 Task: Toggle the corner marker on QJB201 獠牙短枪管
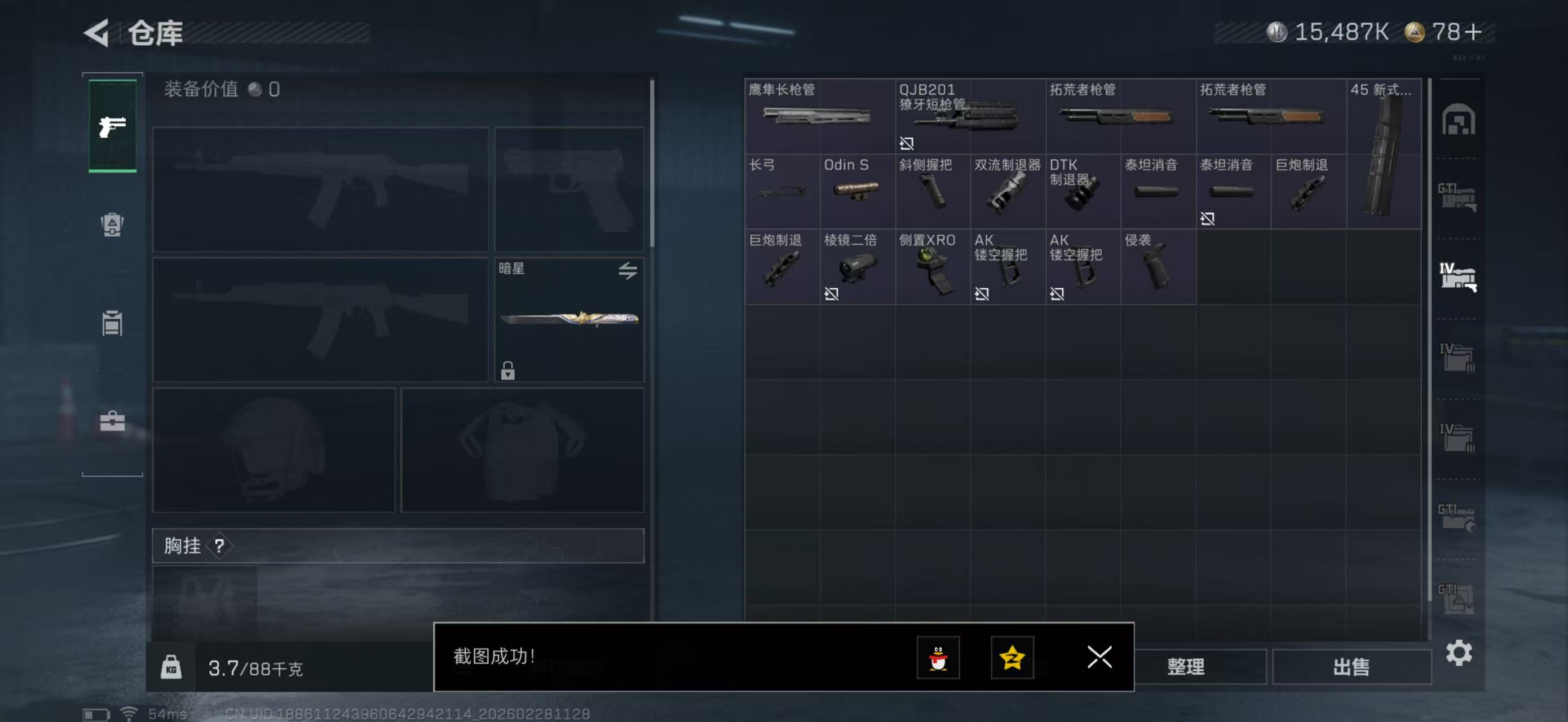click(x=907, y=144)
